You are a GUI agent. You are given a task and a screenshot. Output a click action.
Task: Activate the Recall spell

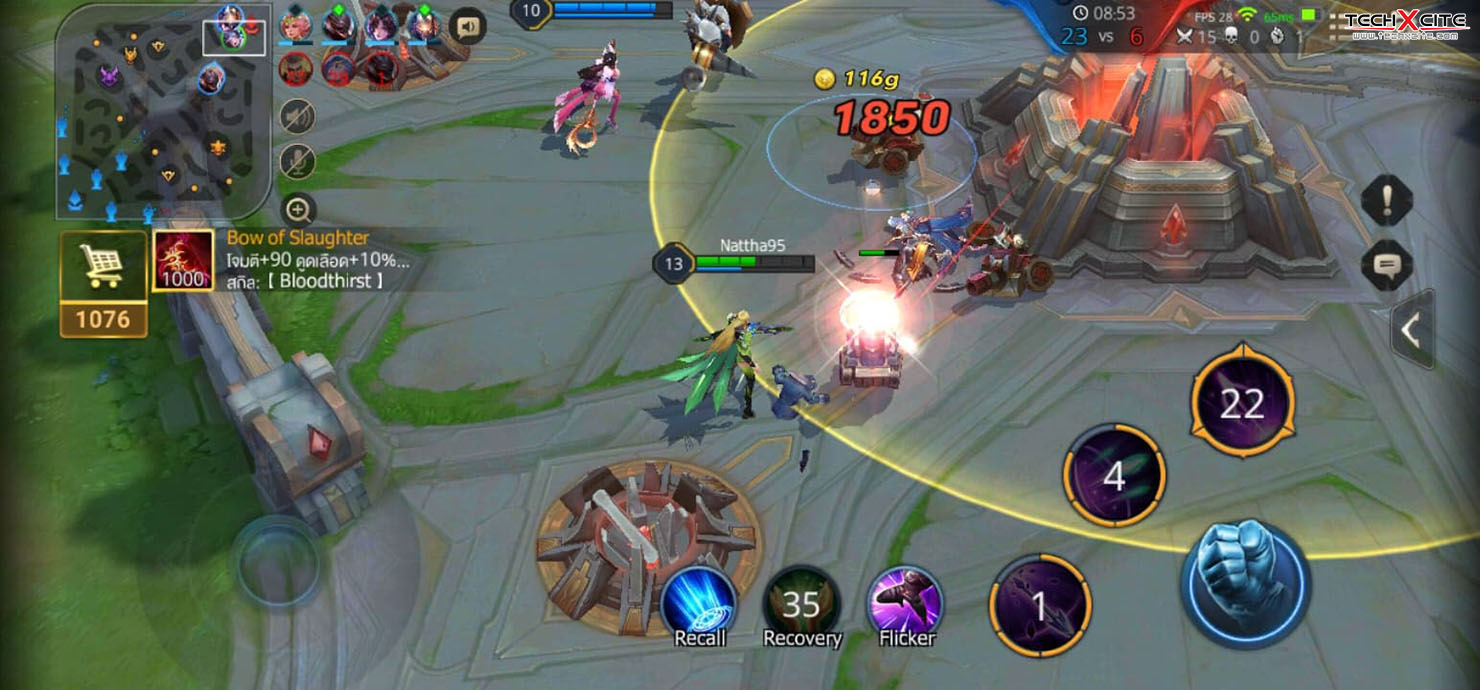click(x=699, y=604)
